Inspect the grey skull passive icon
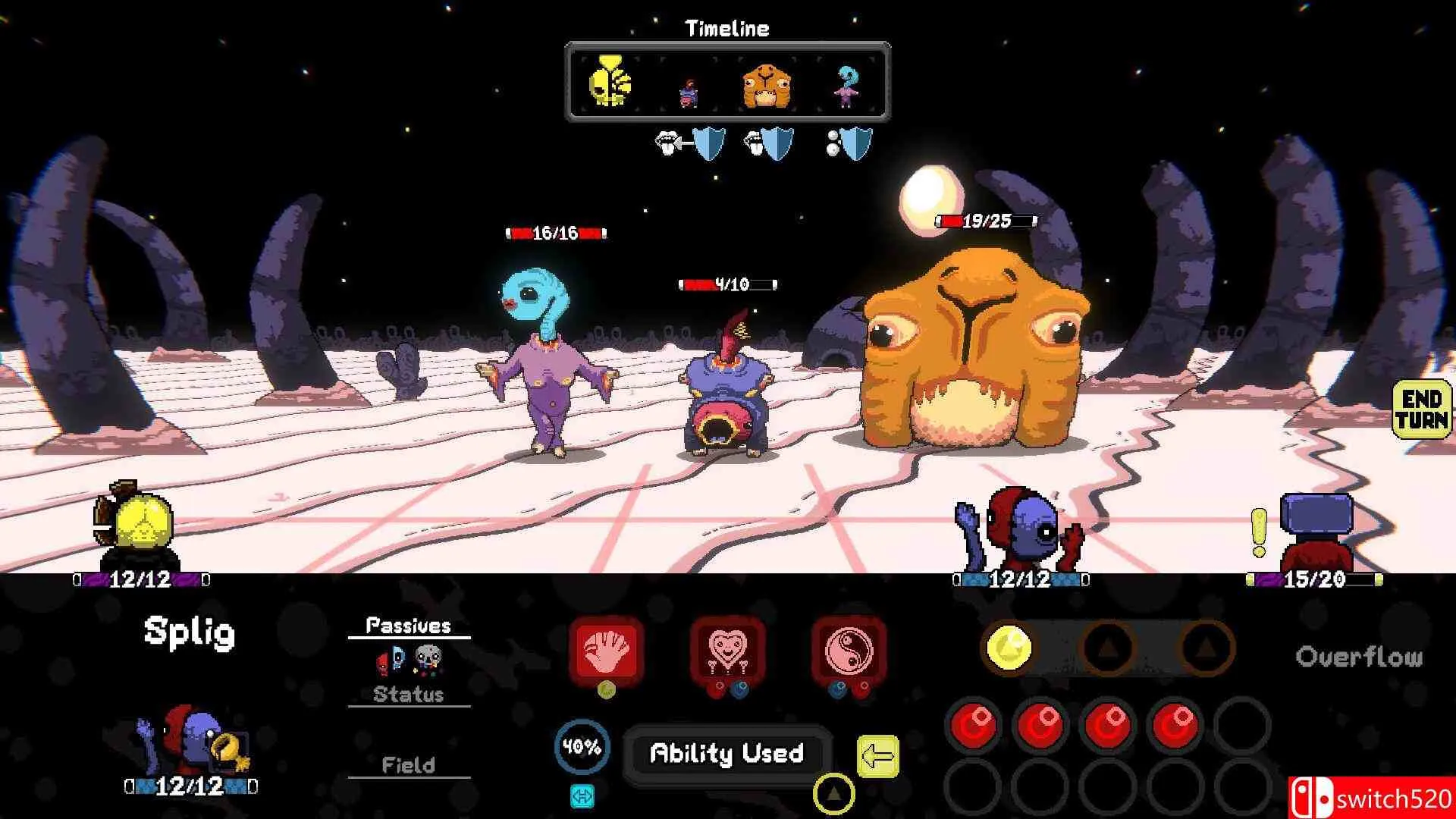Viewport: 1456px width, 819px height. point(428,660)
